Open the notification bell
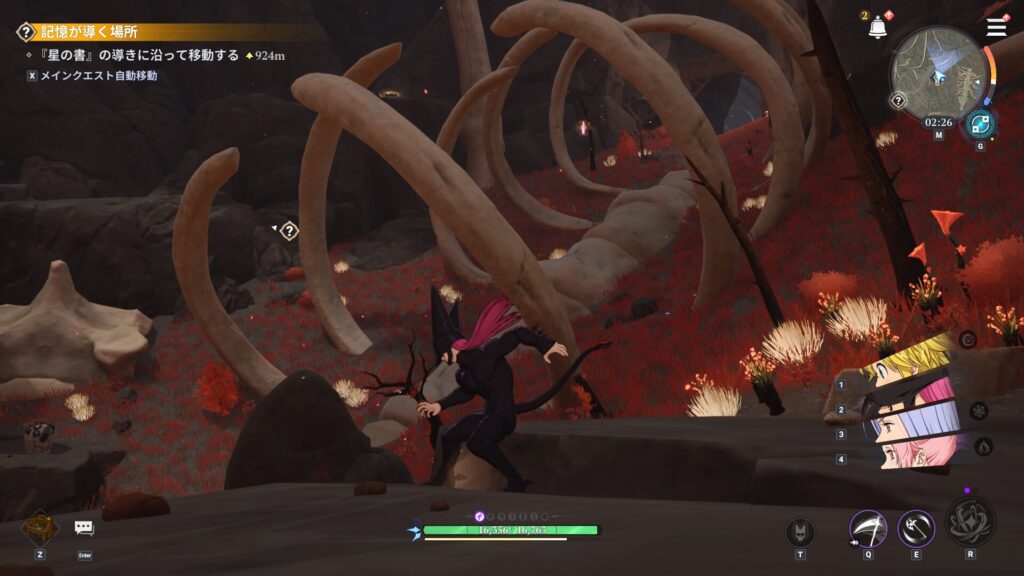Screen dimensions: 1024x576 coord(878,28)
